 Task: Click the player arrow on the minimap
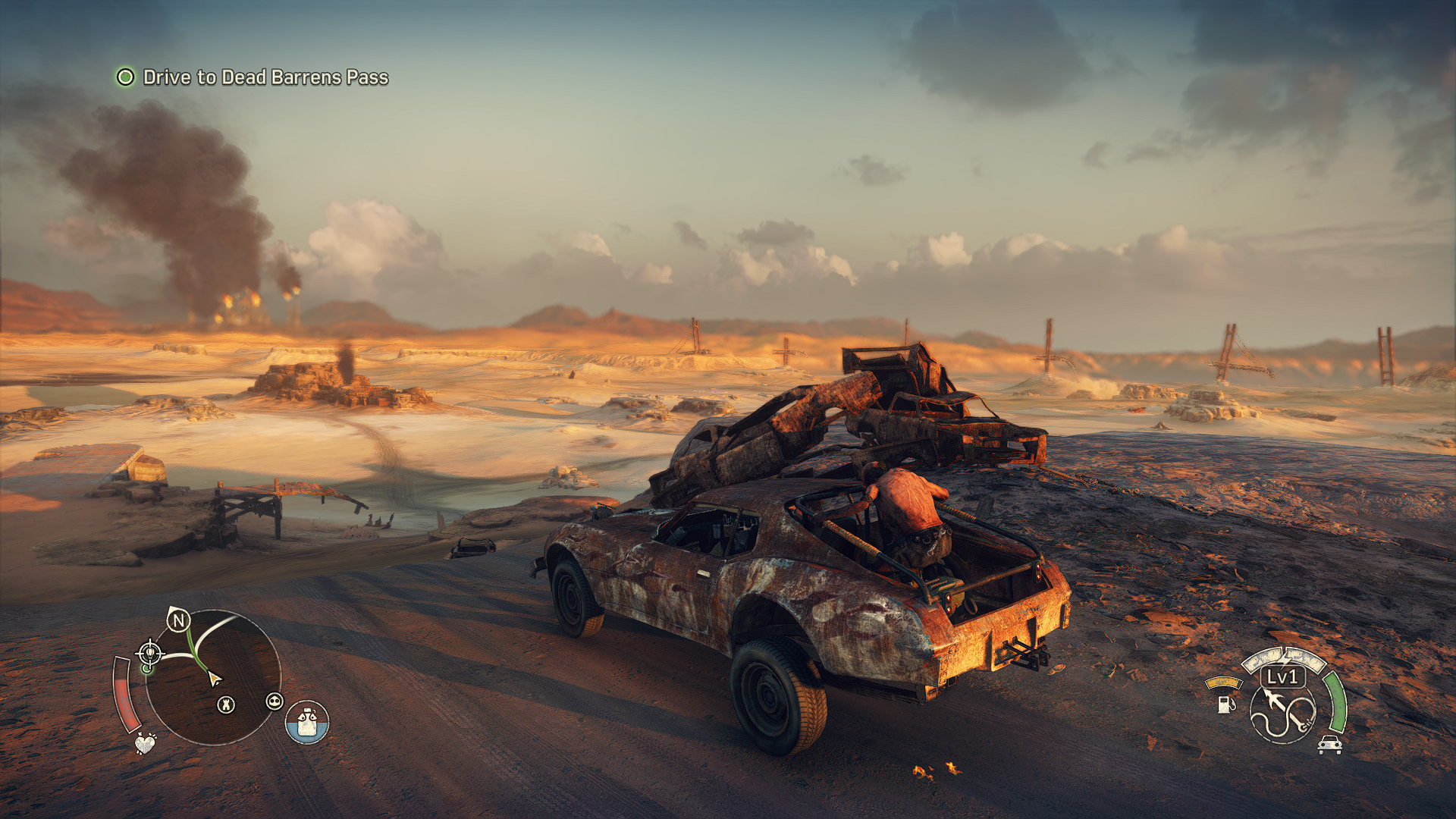[214, 678]
